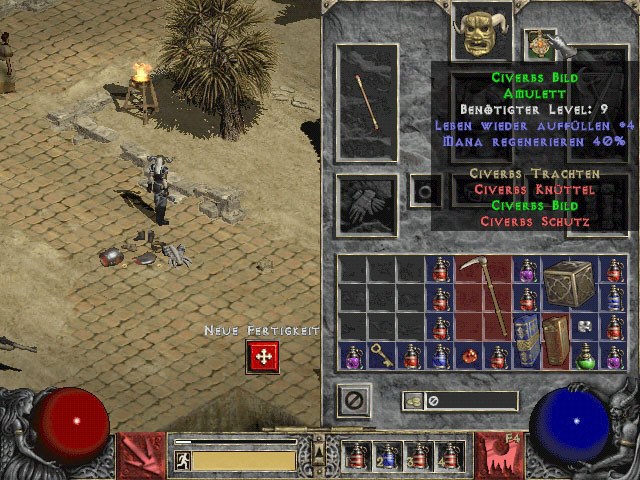Viewport: 640px width, 480px height.
Task: Select the brown tome in the inventory
Action: click(555, 340)
